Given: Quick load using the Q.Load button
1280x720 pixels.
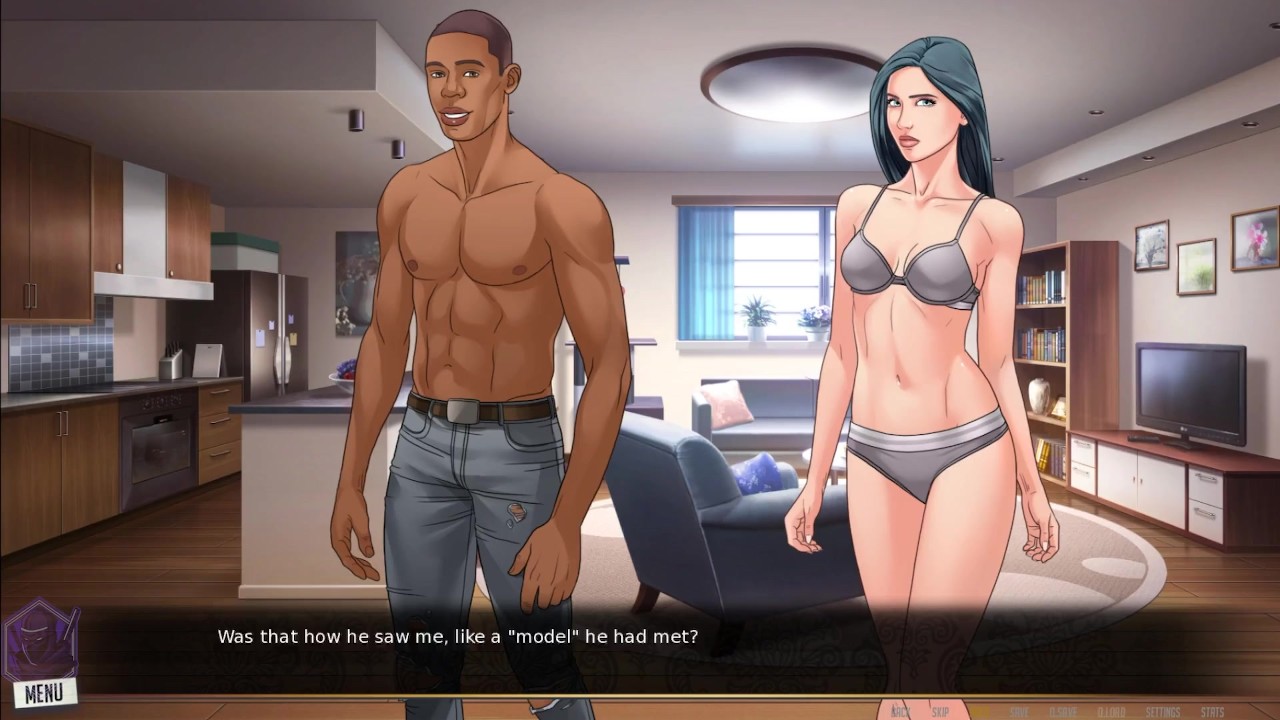Looking at the screenshot, I should (x=1110, y=712).
